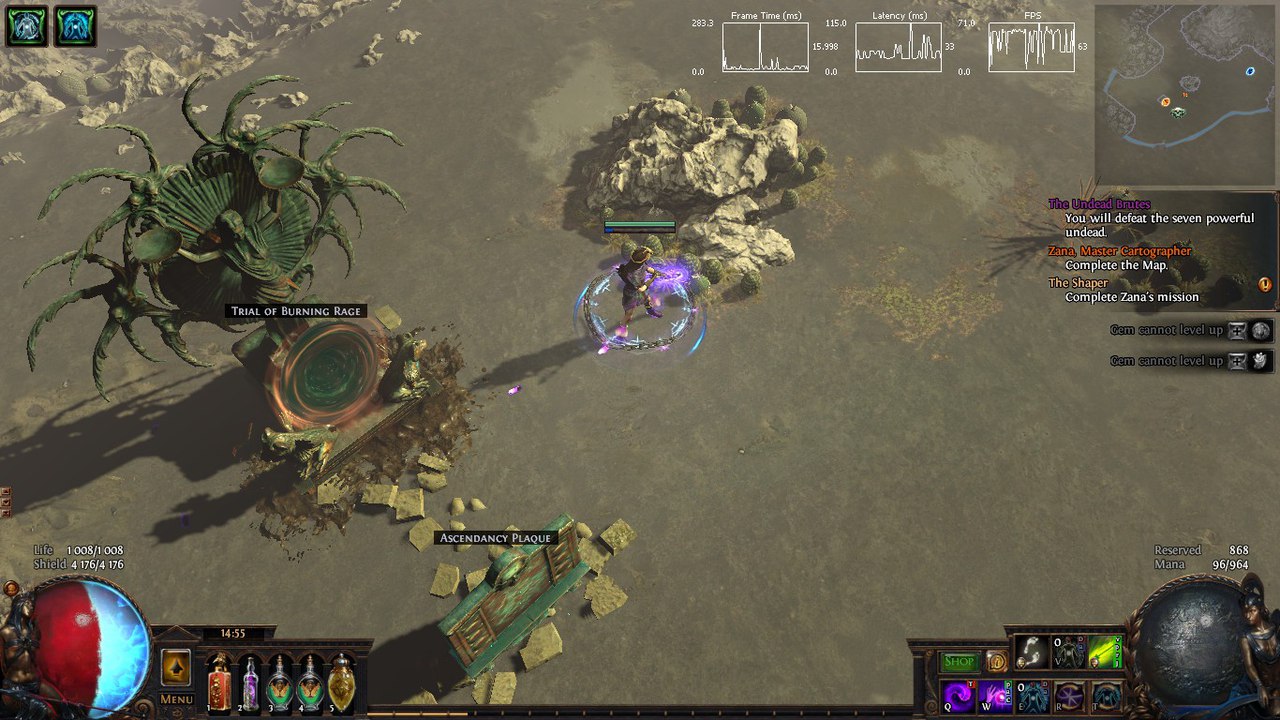Select the blue figure circle skill on T
The image size is (1280, 720).
pos(1106,696)
